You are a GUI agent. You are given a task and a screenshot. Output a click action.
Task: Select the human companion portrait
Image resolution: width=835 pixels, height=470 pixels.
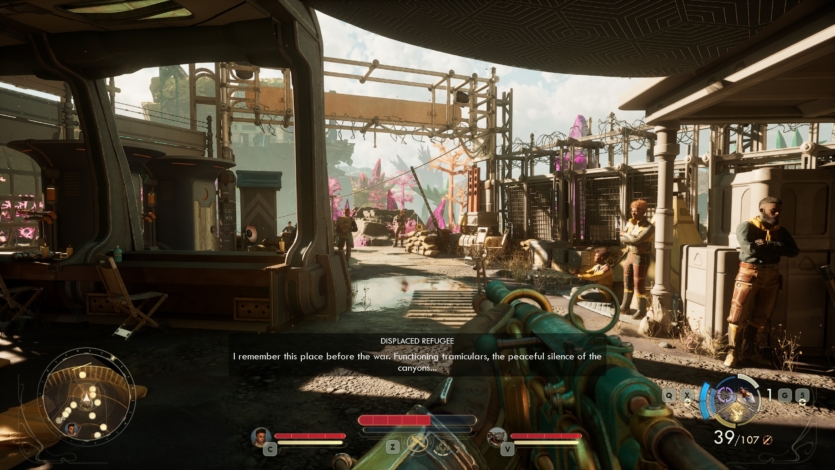point(261,436)
